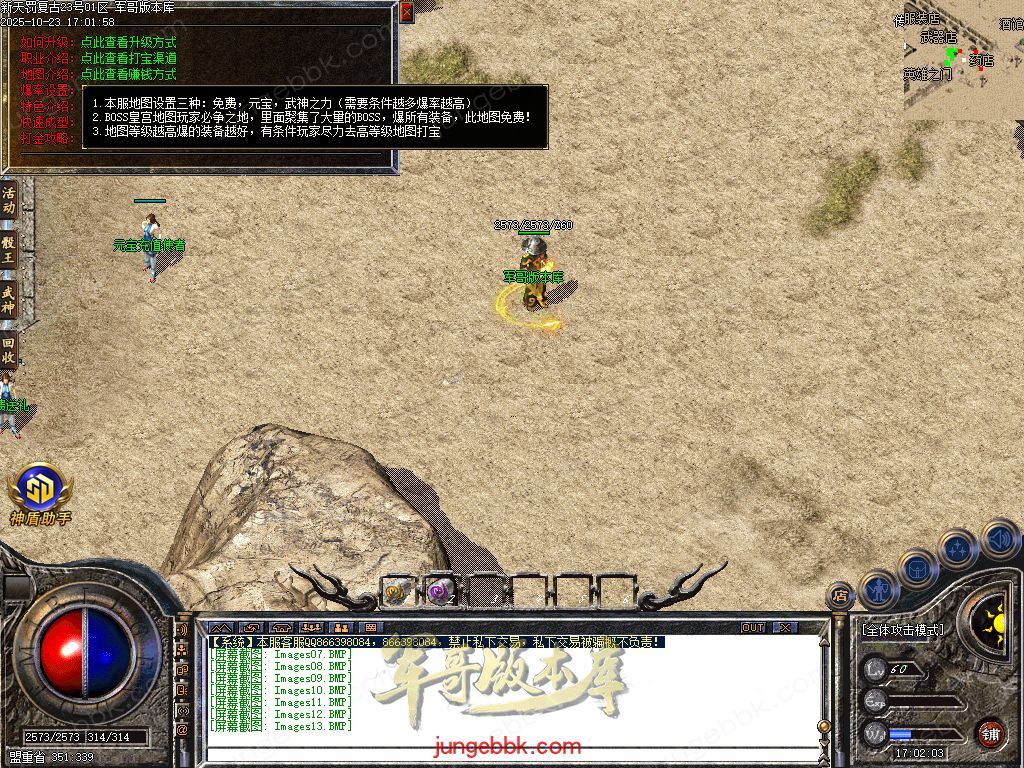1024x768 pixels.
Task: Open the 活动 events side tab
Action: pyautogui.click(x=9, y=199)
